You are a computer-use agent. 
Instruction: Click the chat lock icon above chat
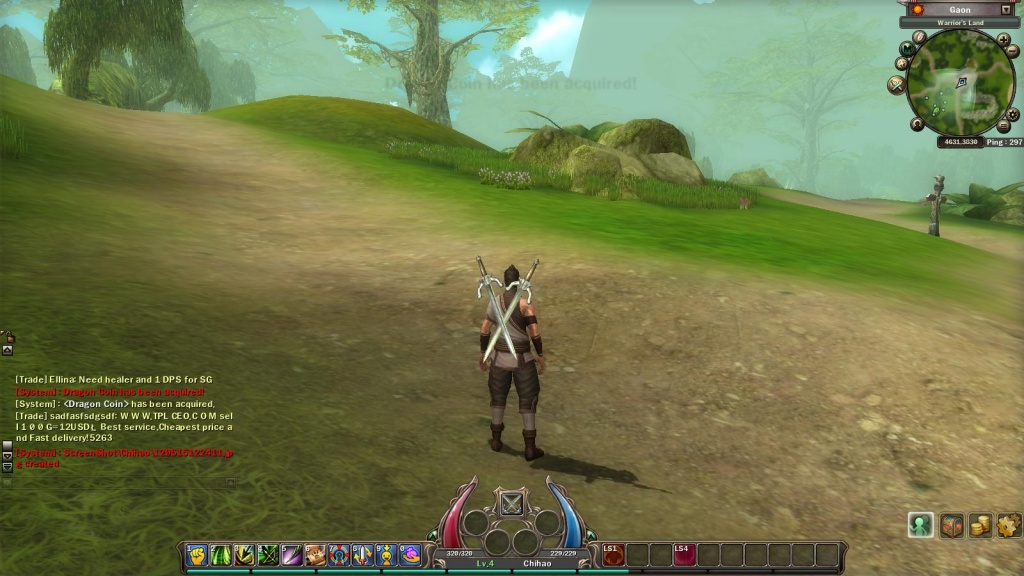click(x=8, y=337)
